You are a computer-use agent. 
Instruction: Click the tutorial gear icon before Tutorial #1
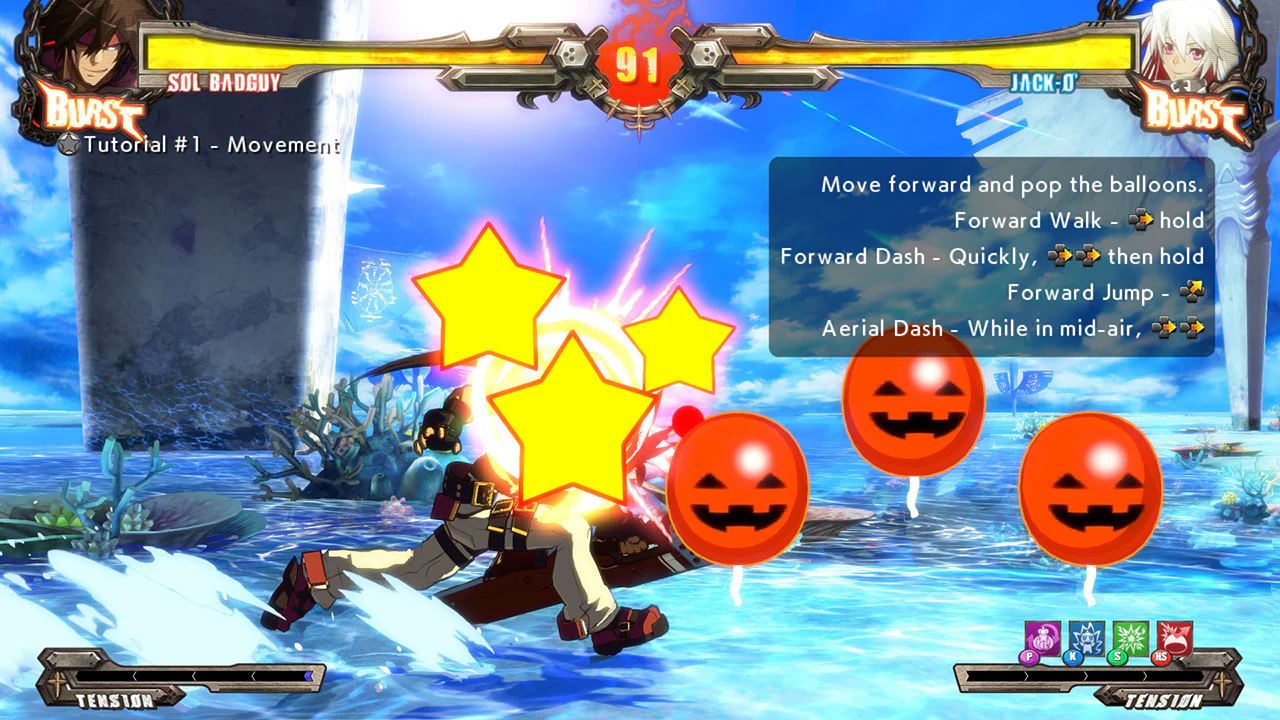68,146
